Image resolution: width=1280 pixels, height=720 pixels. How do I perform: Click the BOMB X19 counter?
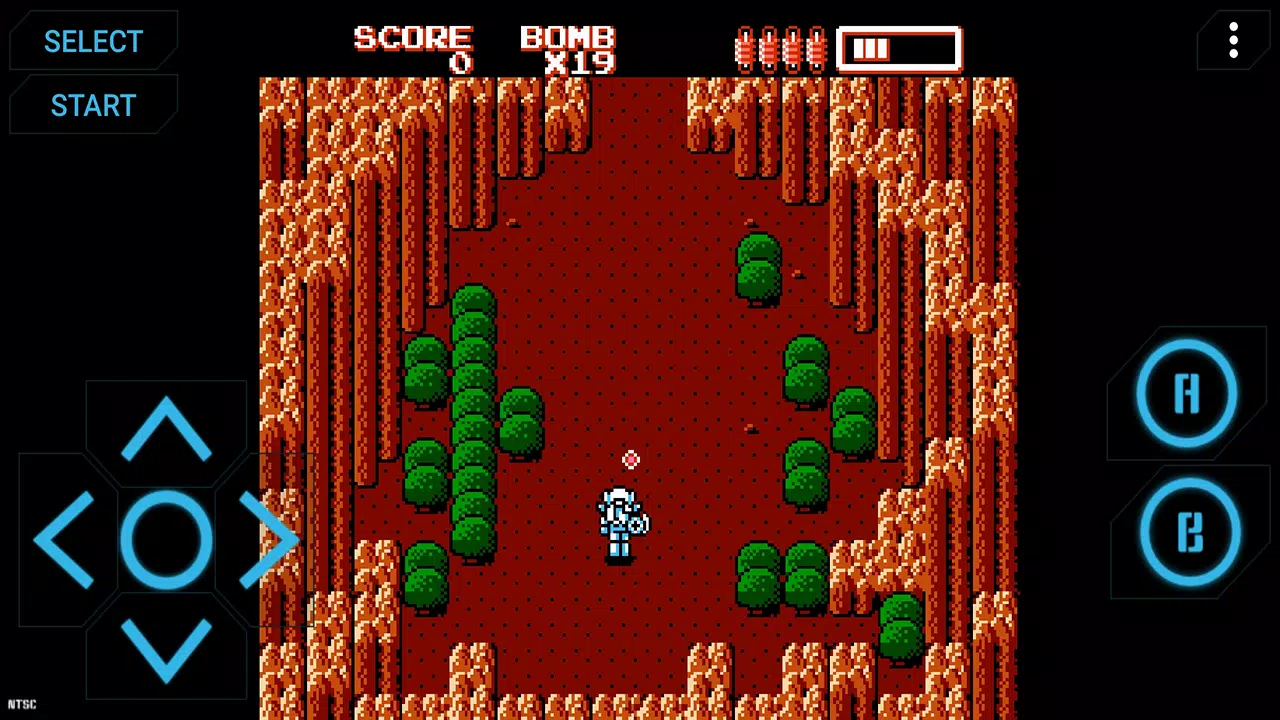(x=567, y=48)
